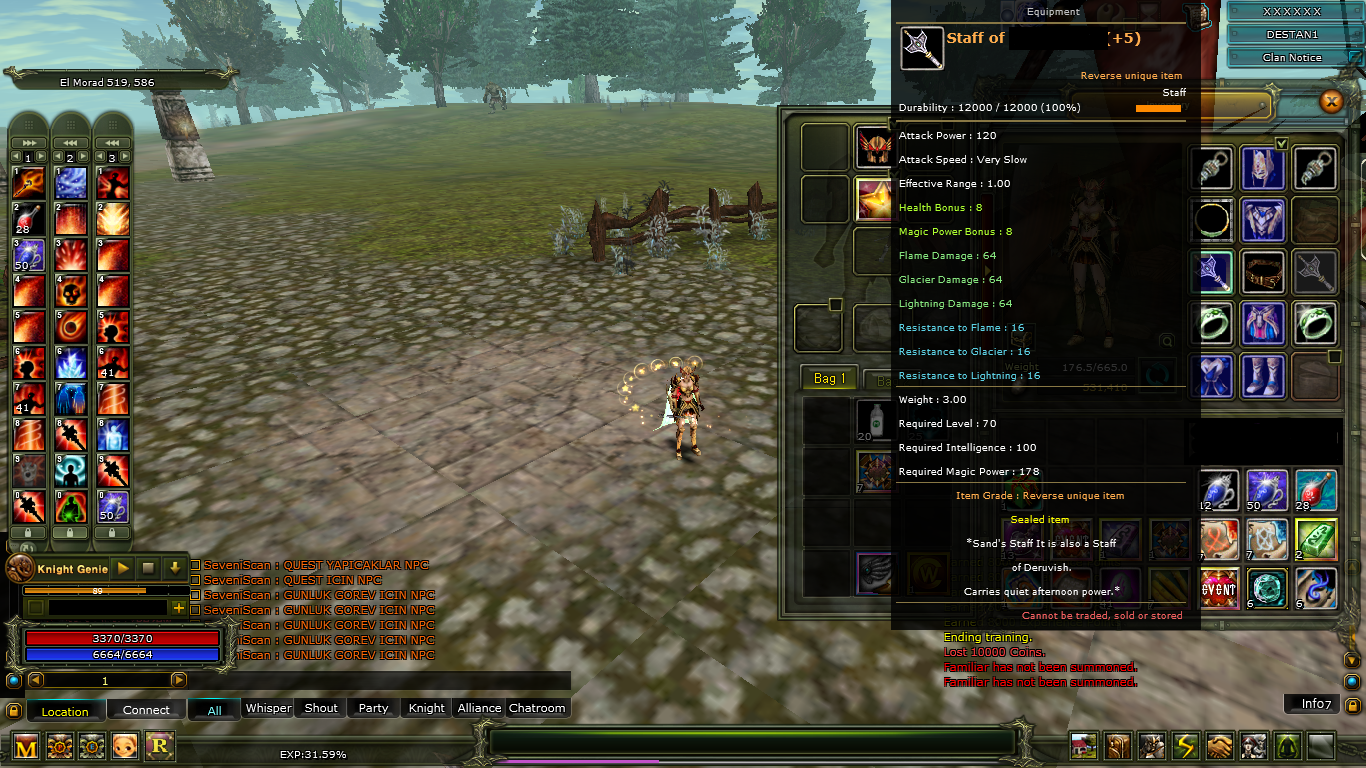Click the golden M icon bottom-left
This screenshot has width=1366, height=768.
point(26,747)
